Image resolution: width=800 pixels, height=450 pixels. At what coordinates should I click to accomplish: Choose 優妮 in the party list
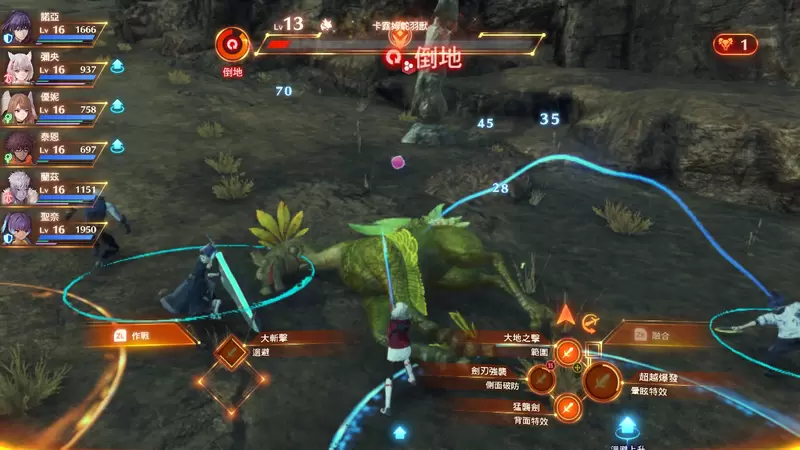pyautogui.click(x=20, y=106)
